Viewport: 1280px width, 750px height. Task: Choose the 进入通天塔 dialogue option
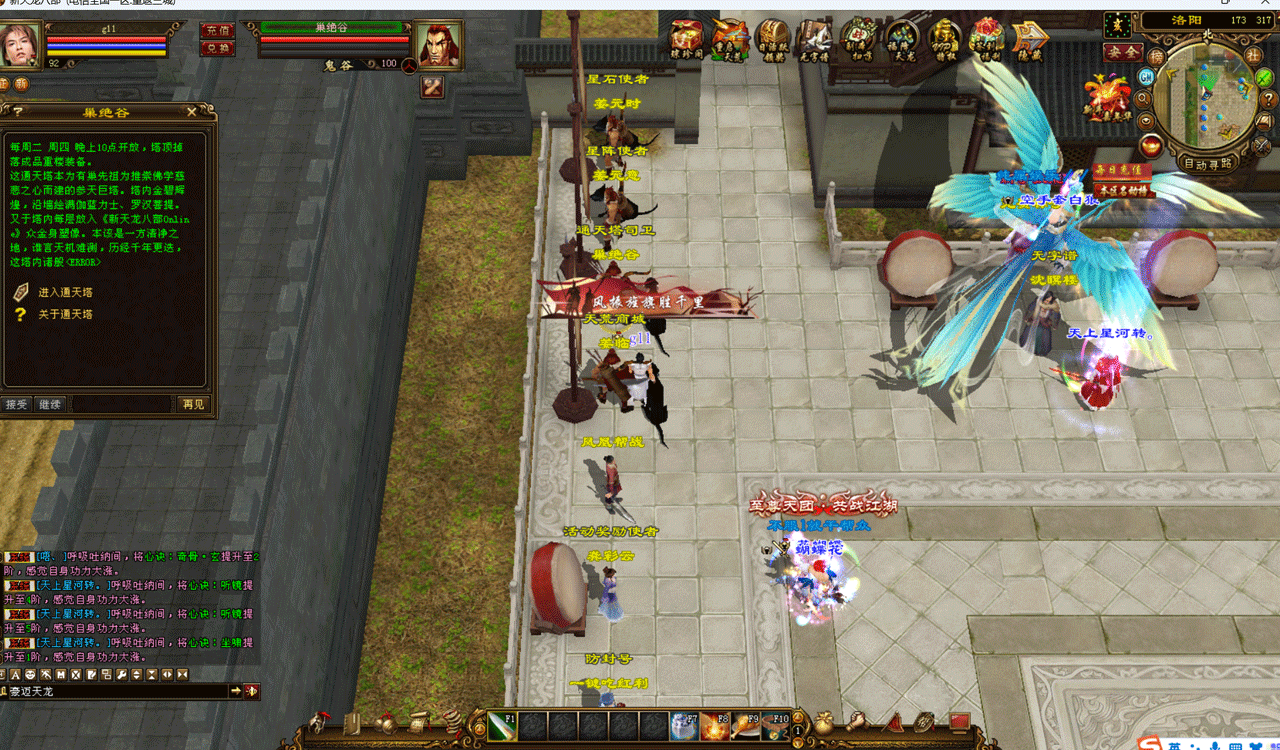pos(62,292)
